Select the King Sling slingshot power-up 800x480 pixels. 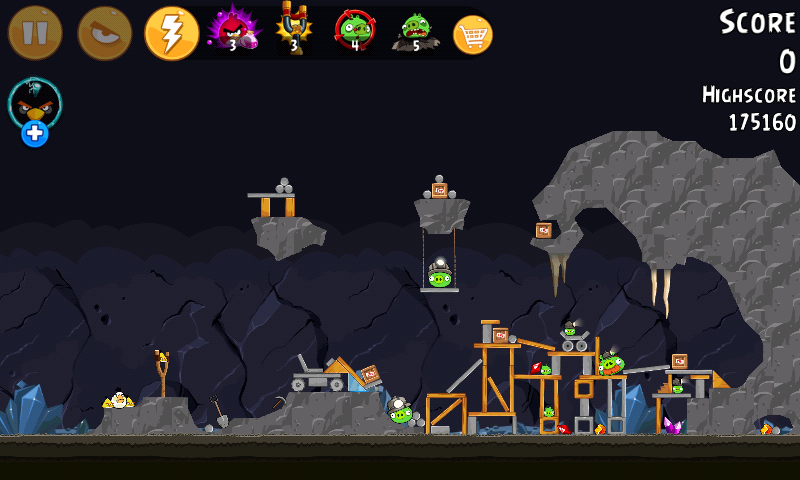tap(294, 28)
